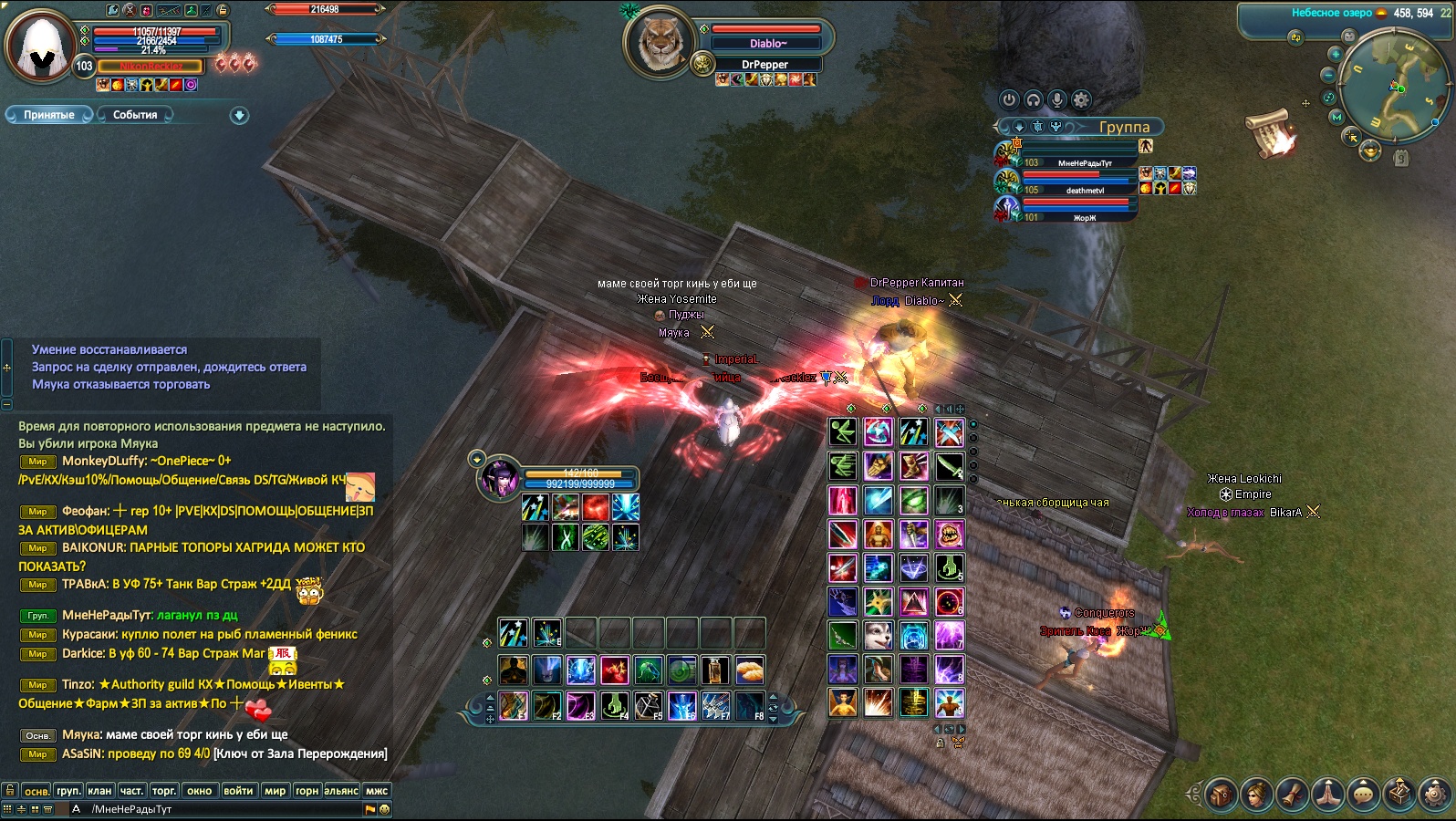Select the 'мир' world chat tab

click(275, 791)
